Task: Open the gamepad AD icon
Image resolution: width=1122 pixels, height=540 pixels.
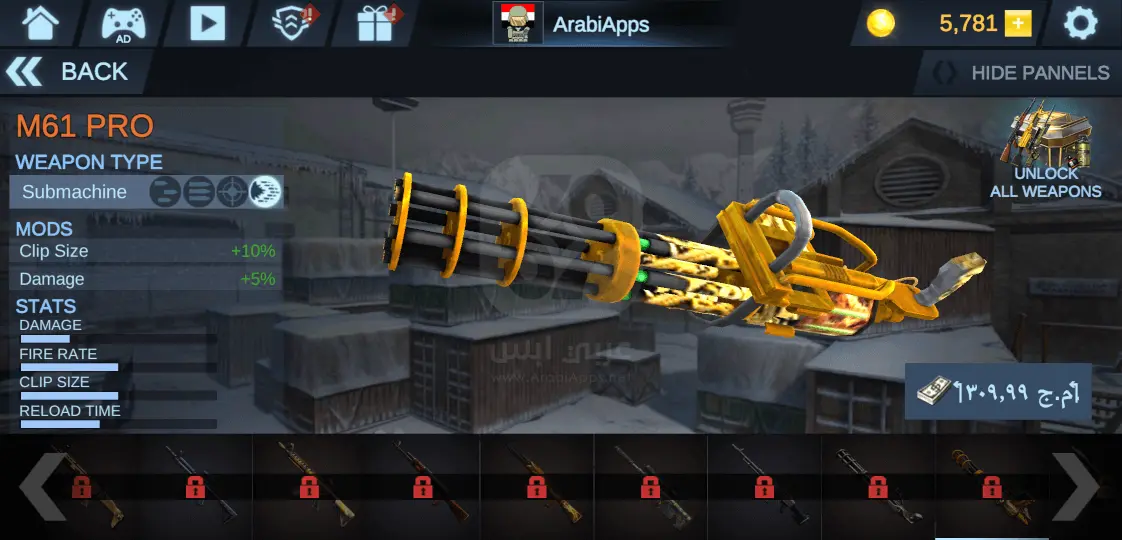Action: (x=123, y=22)
